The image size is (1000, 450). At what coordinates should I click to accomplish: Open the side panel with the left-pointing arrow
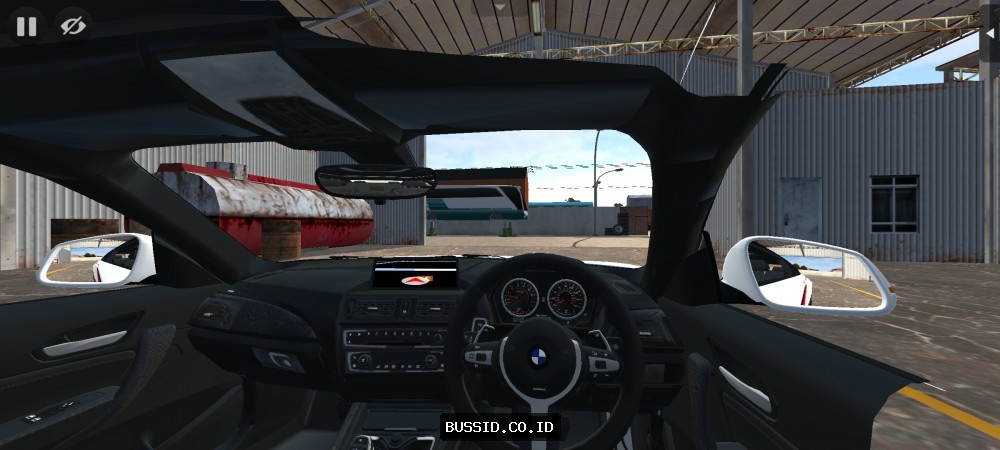click(x=990, y=32)
